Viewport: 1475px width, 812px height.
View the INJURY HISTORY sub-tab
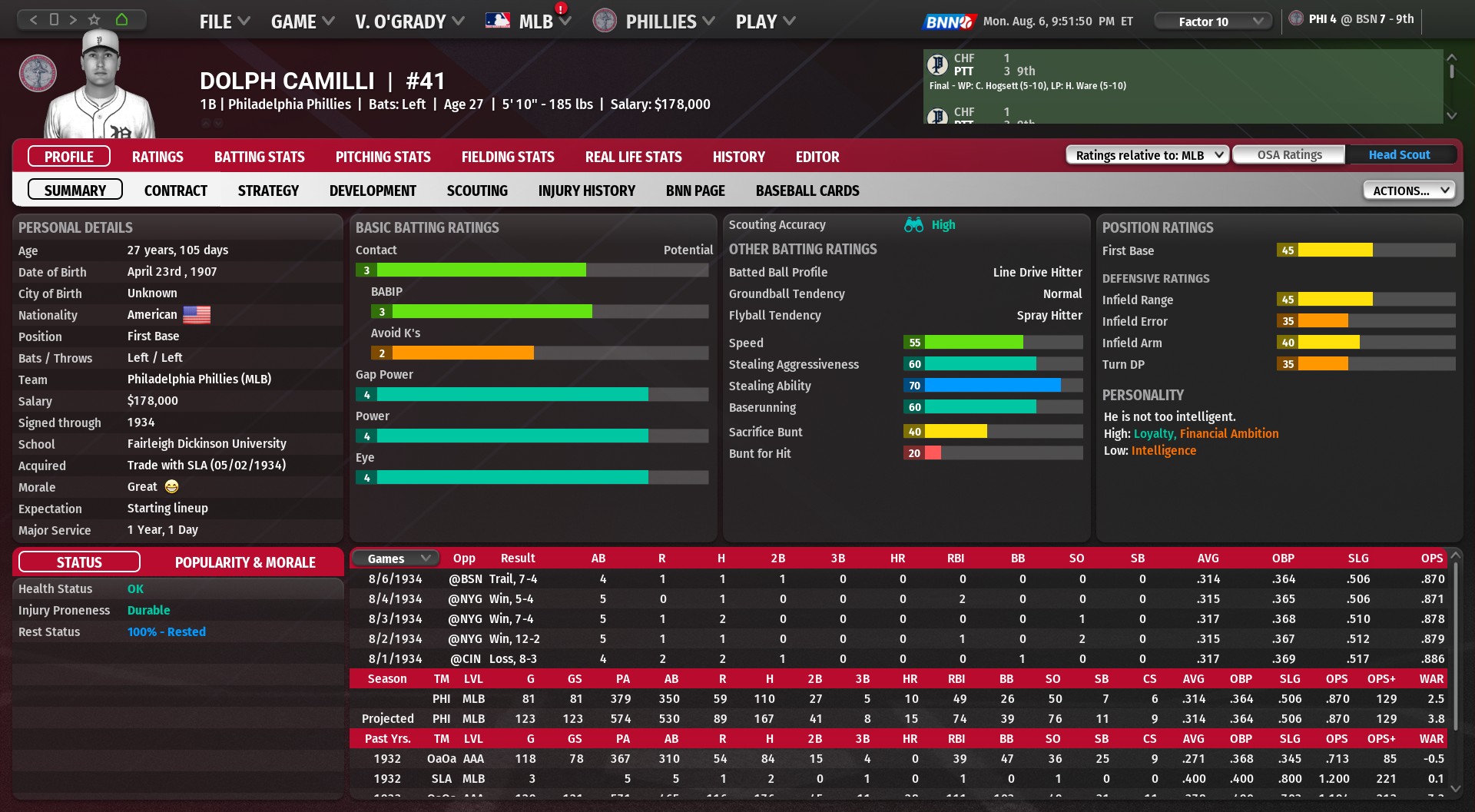click(586, 191)
